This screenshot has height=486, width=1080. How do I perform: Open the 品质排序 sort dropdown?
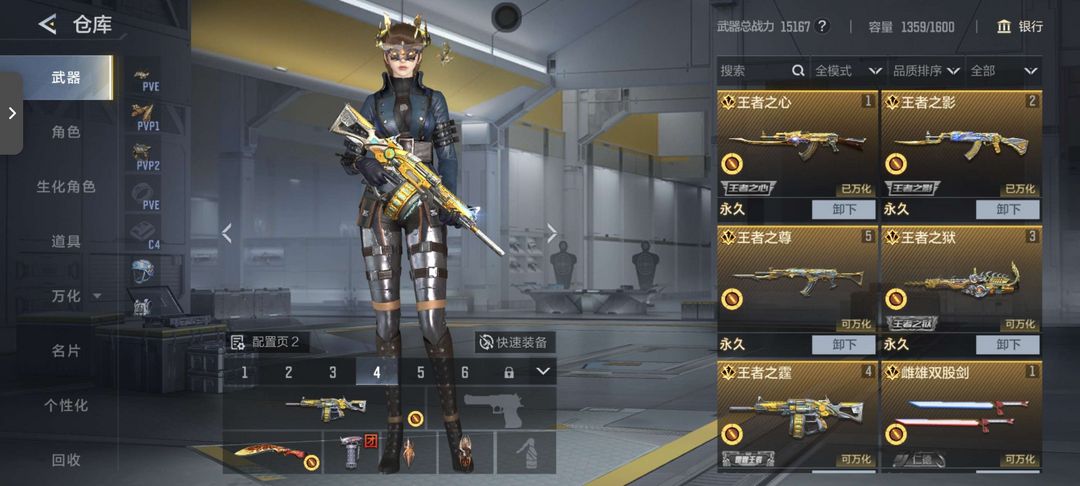click(926, 71)
